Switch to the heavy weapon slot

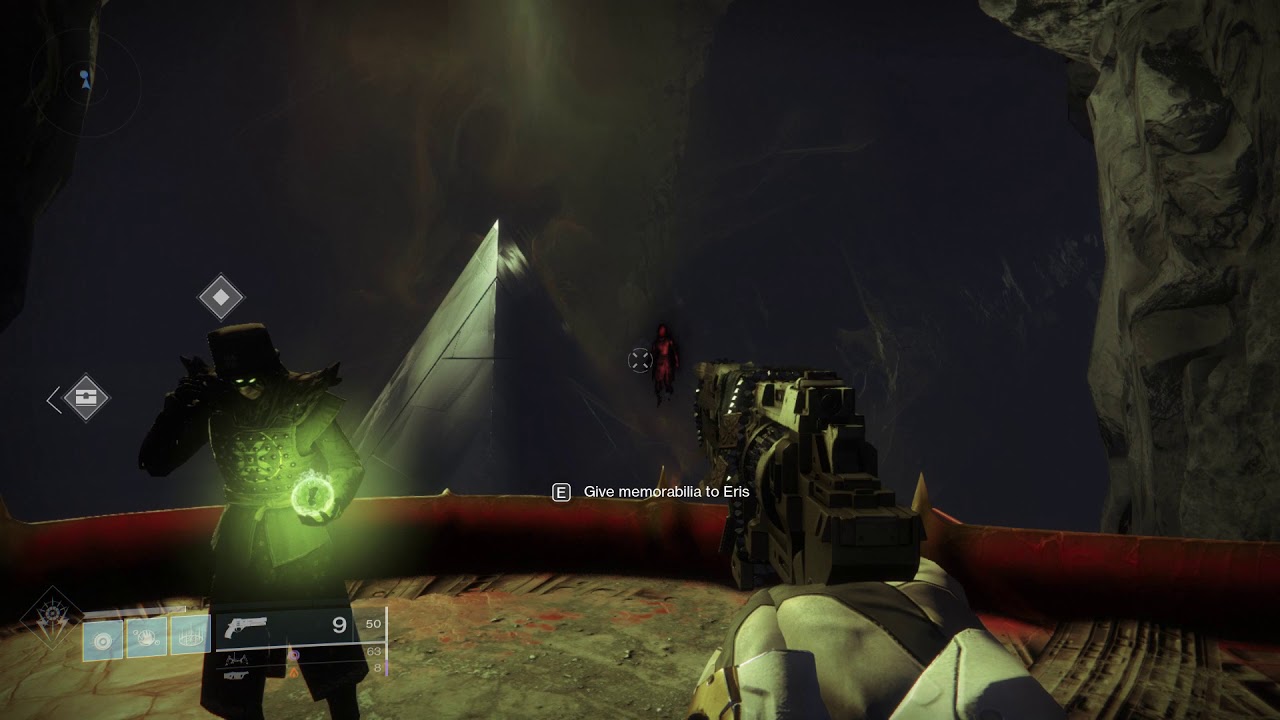coord(236,676)
